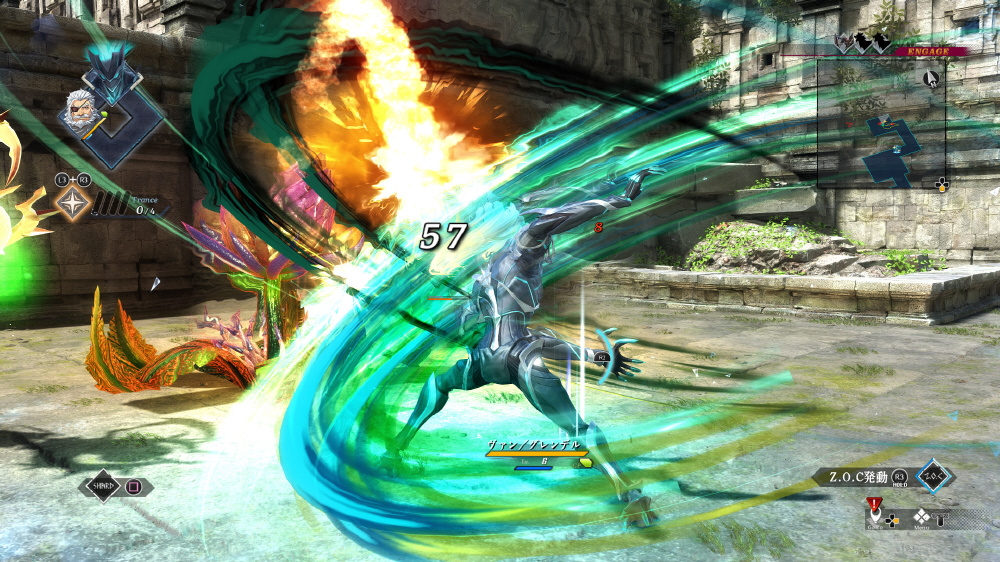Open the minimap

[882, 123]
